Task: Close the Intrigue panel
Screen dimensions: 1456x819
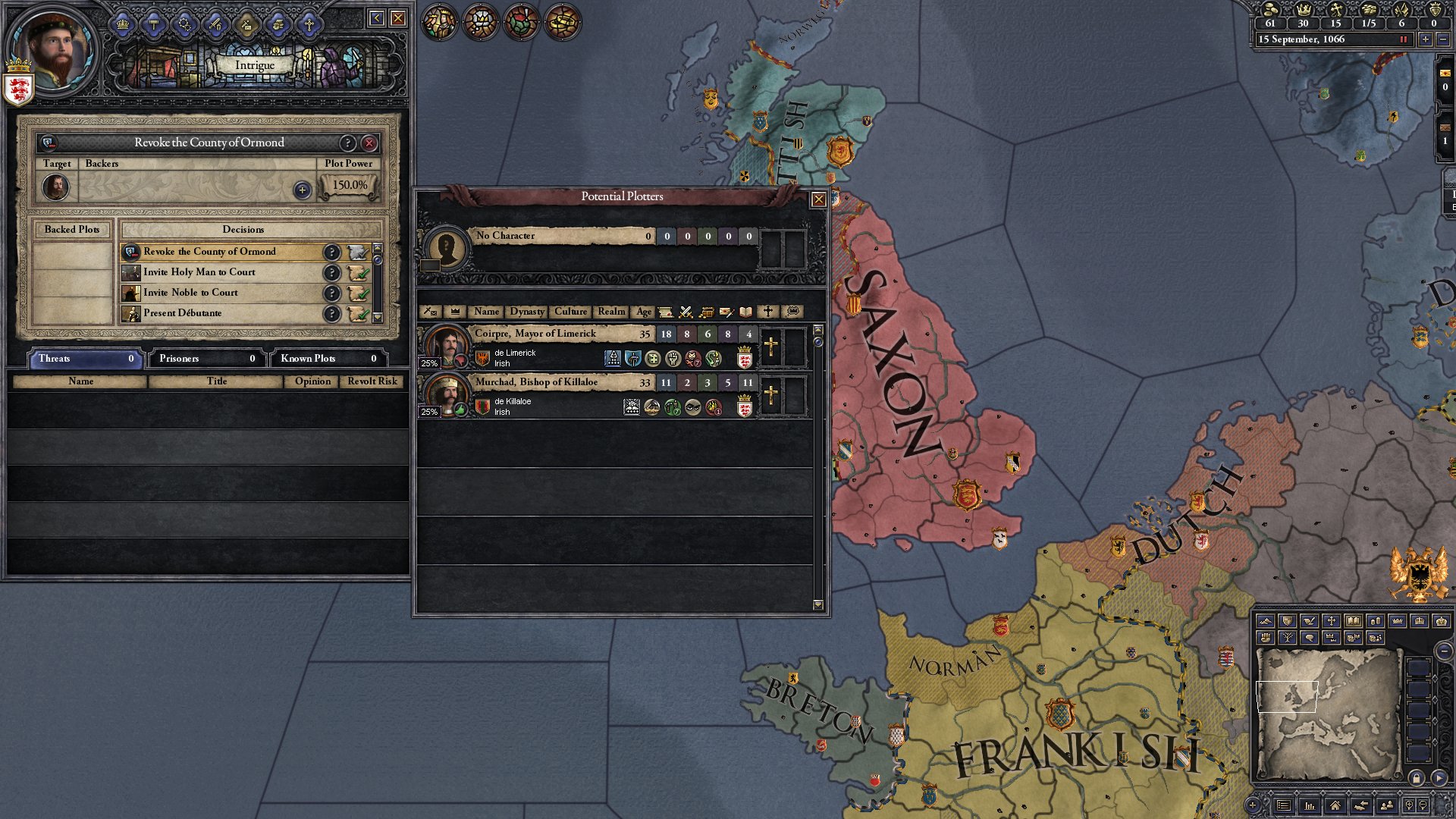Action: coord(398,18)
